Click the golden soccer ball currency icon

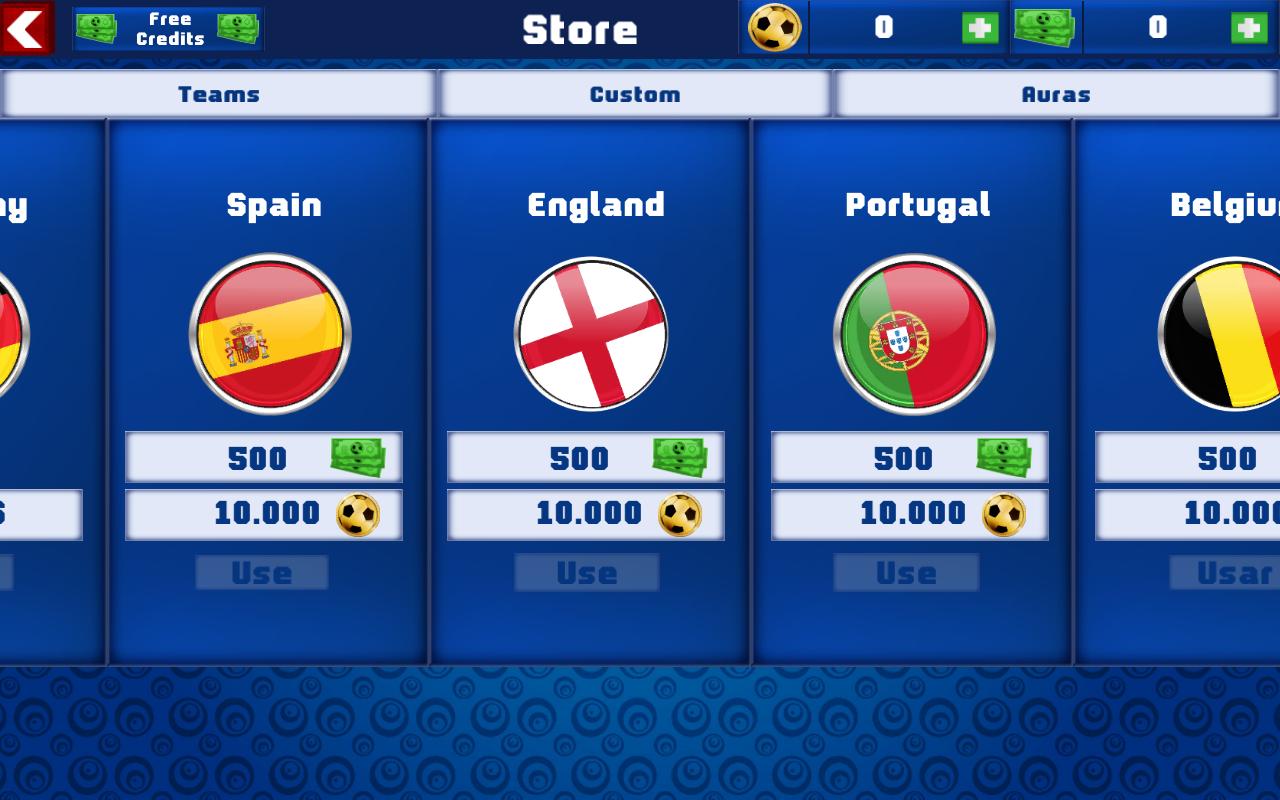[773, 28]
